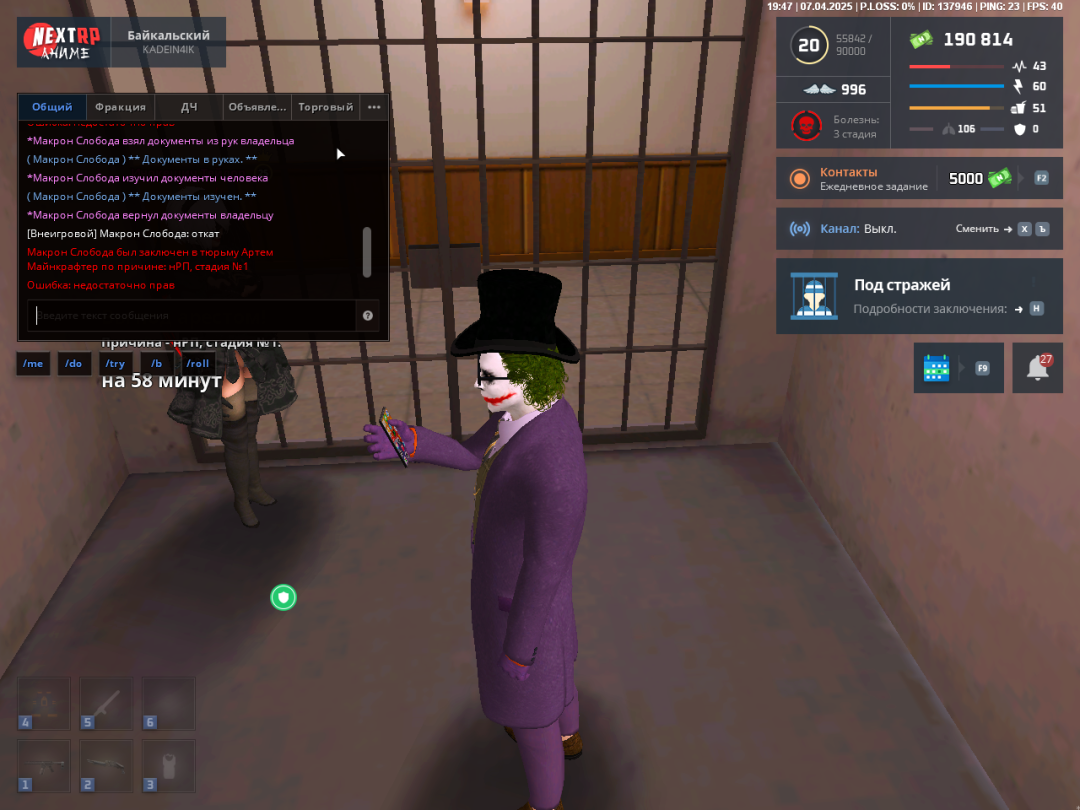The image size is (1080, 810).
Task: Open the Под стражей imprisonment details panel
Action: click(918, 296)
